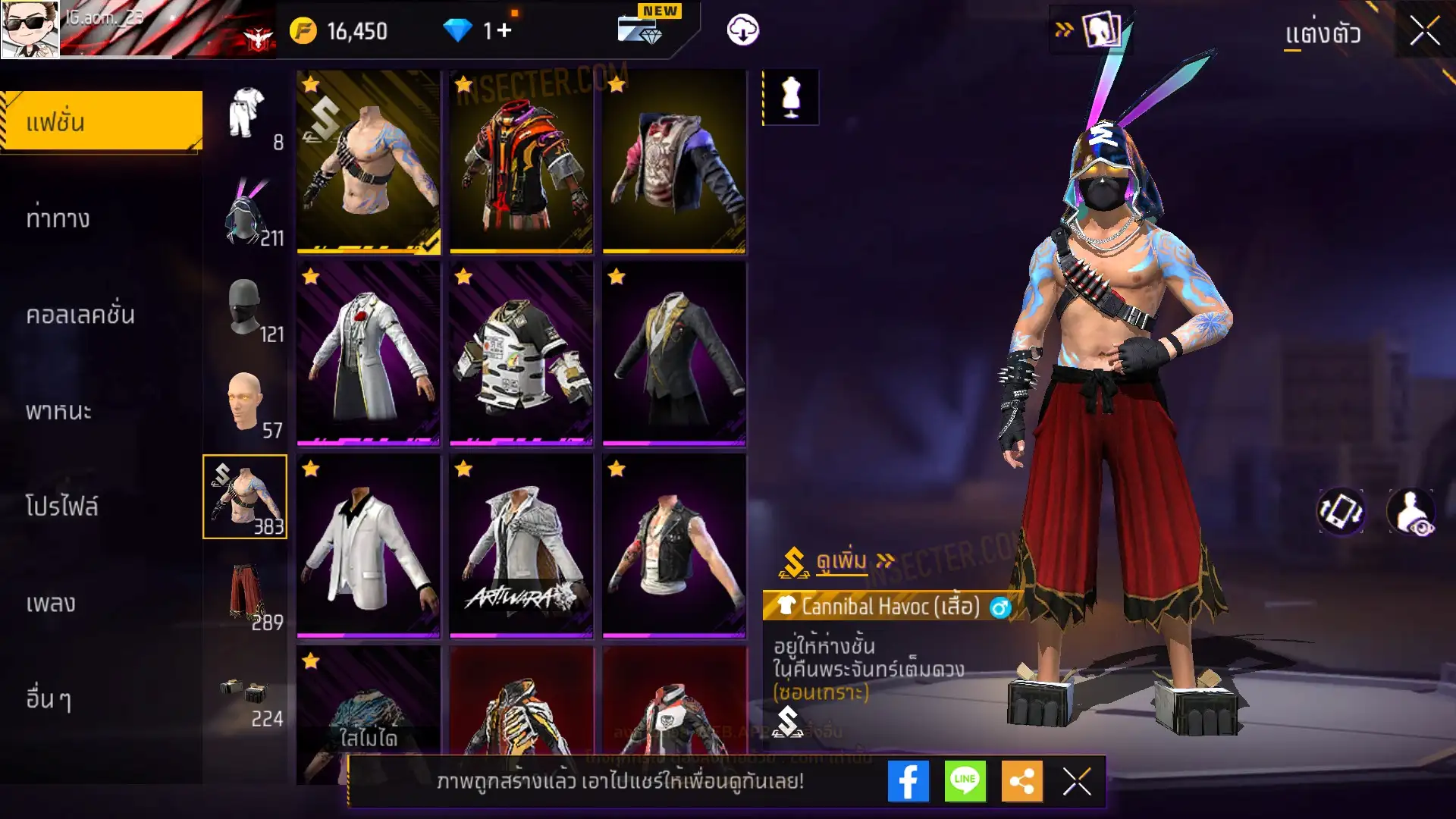Open the เพลง (Music) tab
The width and height of the screenshot is (1456, 819).
click(x=51, y=603)
